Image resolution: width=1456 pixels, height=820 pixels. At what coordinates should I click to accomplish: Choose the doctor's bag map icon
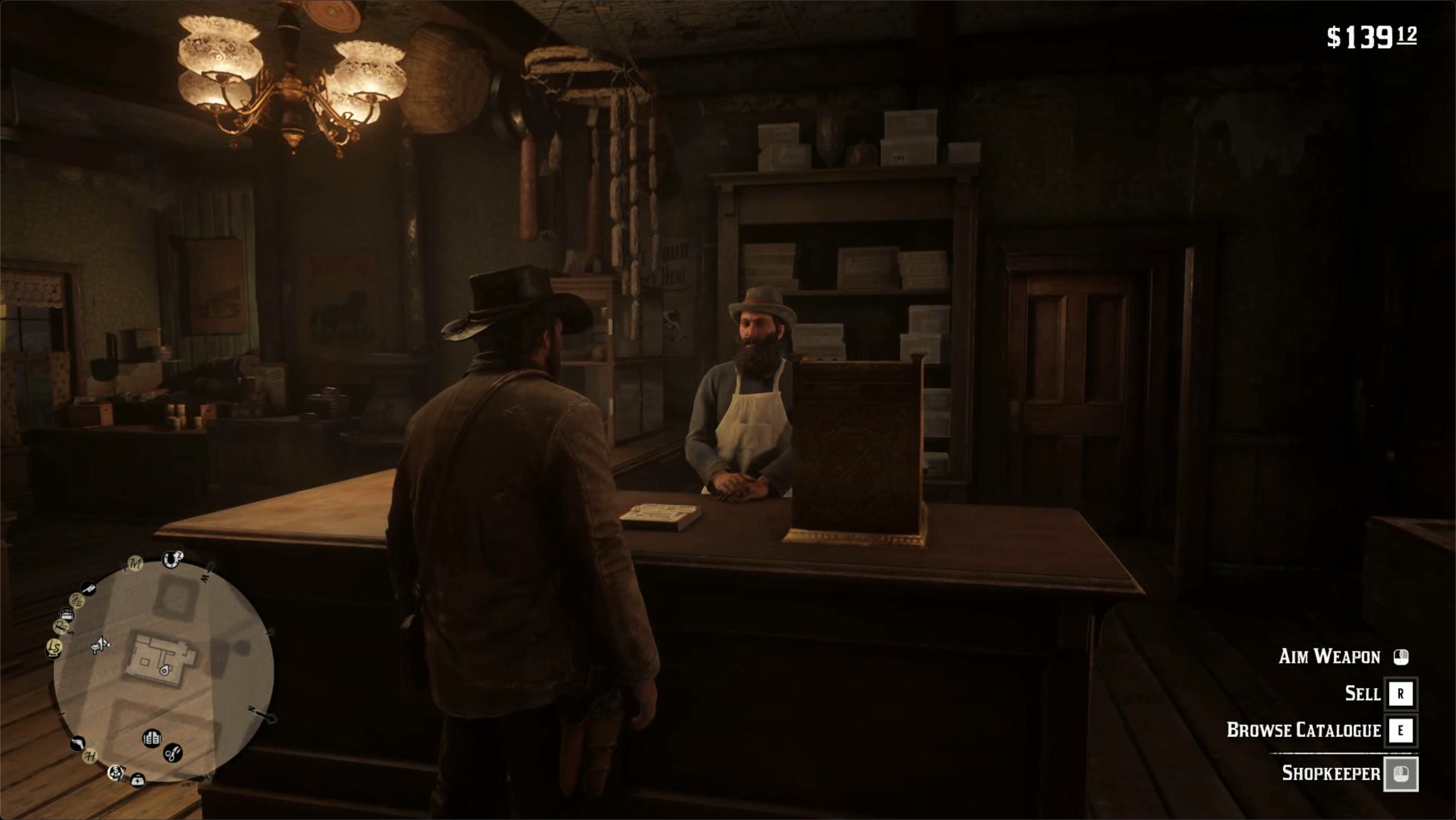tap(137, 780)
